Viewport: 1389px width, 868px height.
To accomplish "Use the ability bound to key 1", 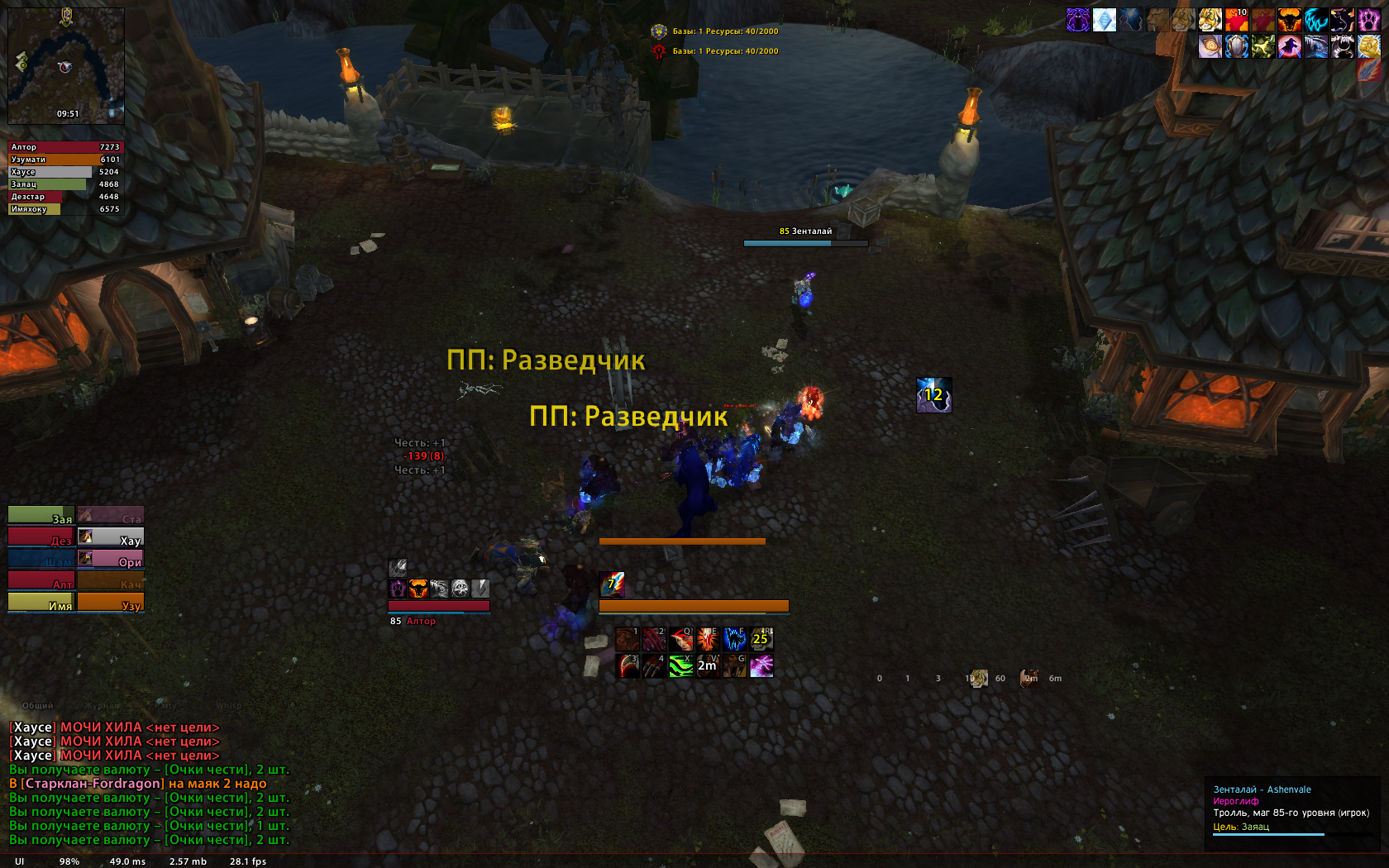I will click(628, 639).
